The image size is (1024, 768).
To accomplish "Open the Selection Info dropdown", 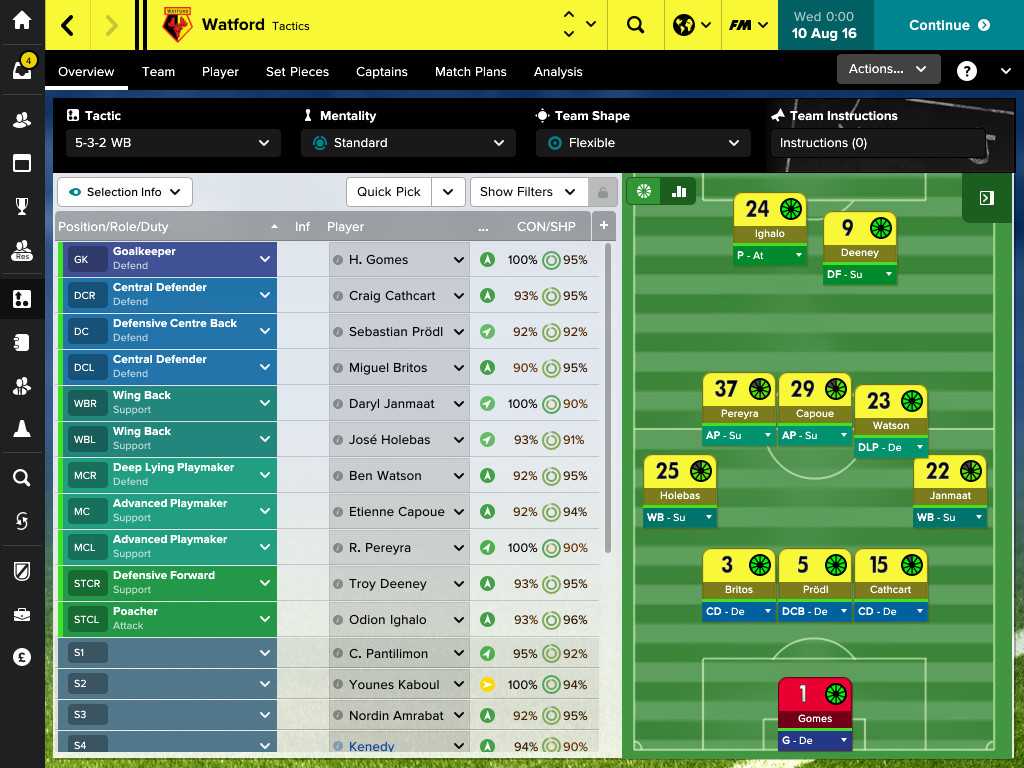I will [x=125, y=192].
